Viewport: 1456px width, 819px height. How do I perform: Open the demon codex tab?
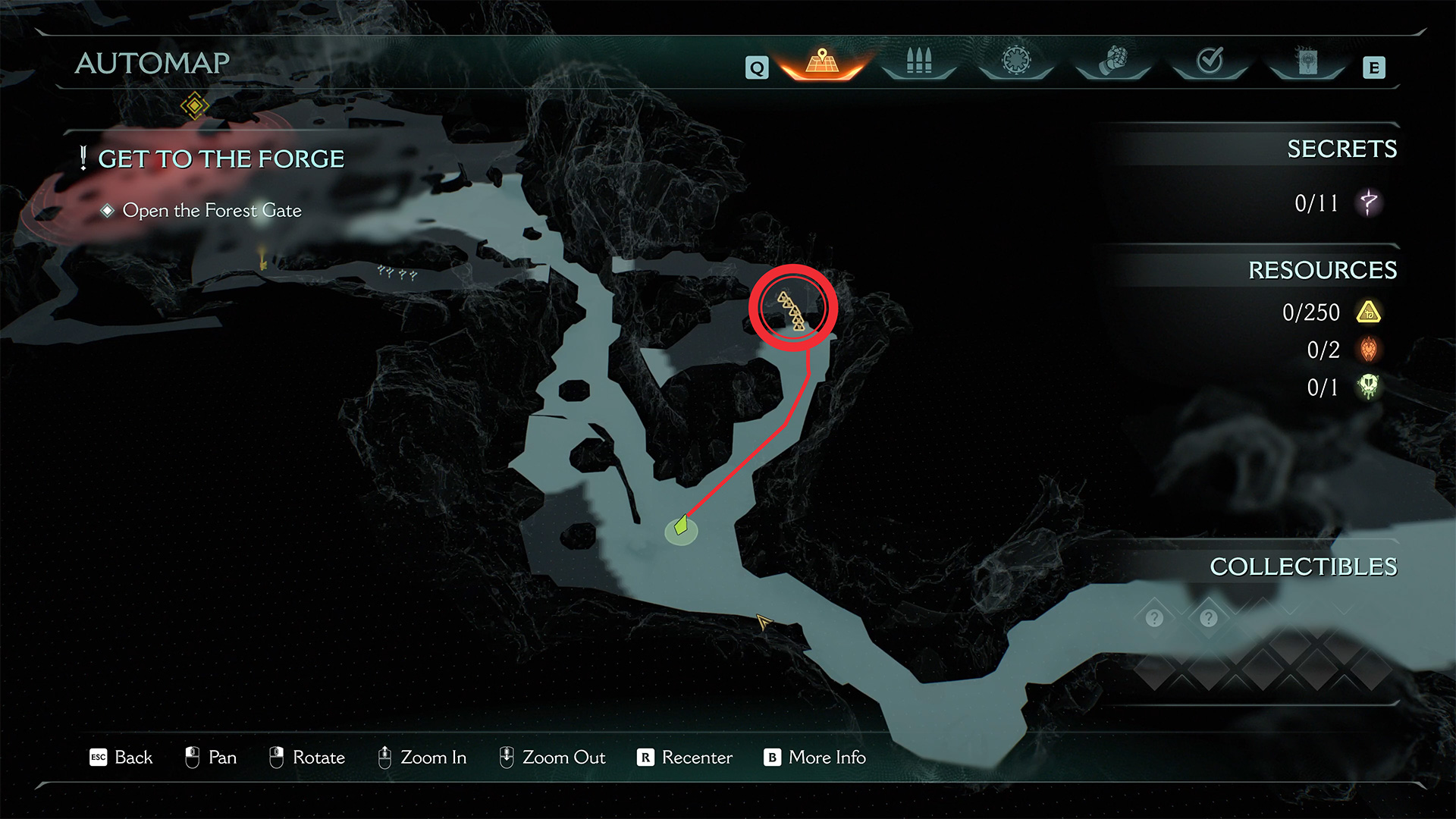tap(1307, 61)
